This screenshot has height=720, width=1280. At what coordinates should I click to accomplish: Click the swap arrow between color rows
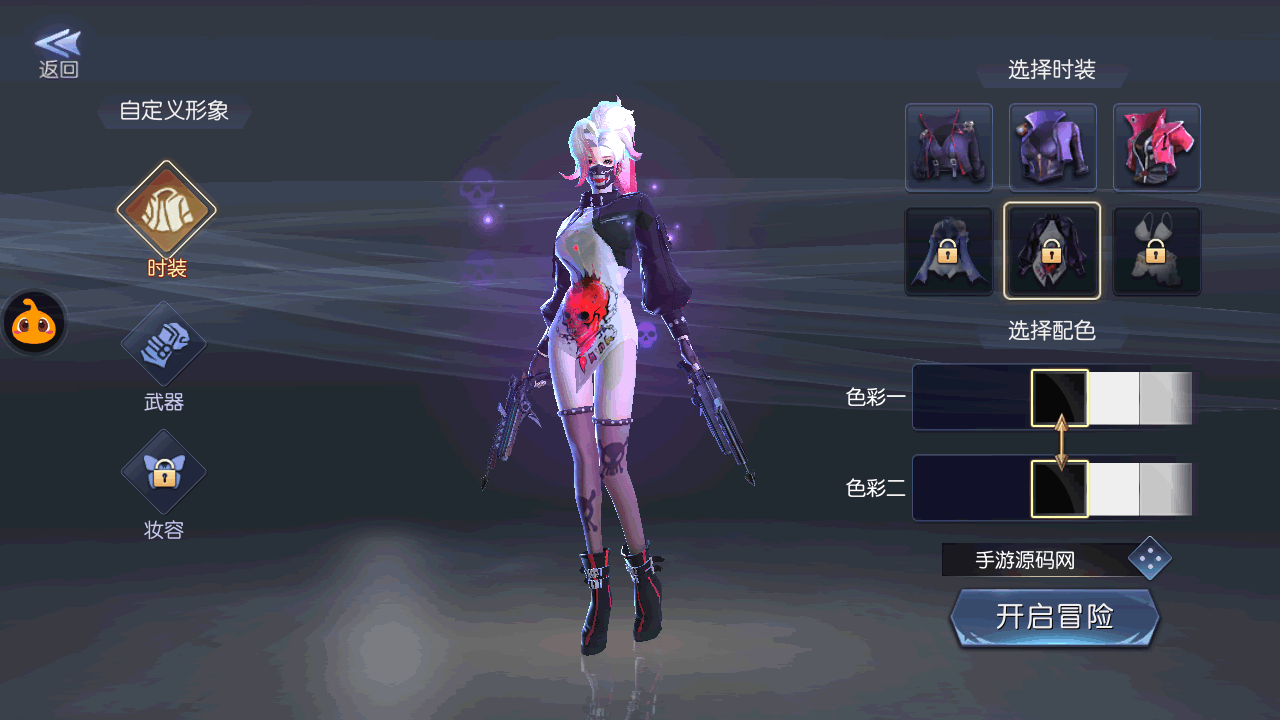(x=1061, y=442)
